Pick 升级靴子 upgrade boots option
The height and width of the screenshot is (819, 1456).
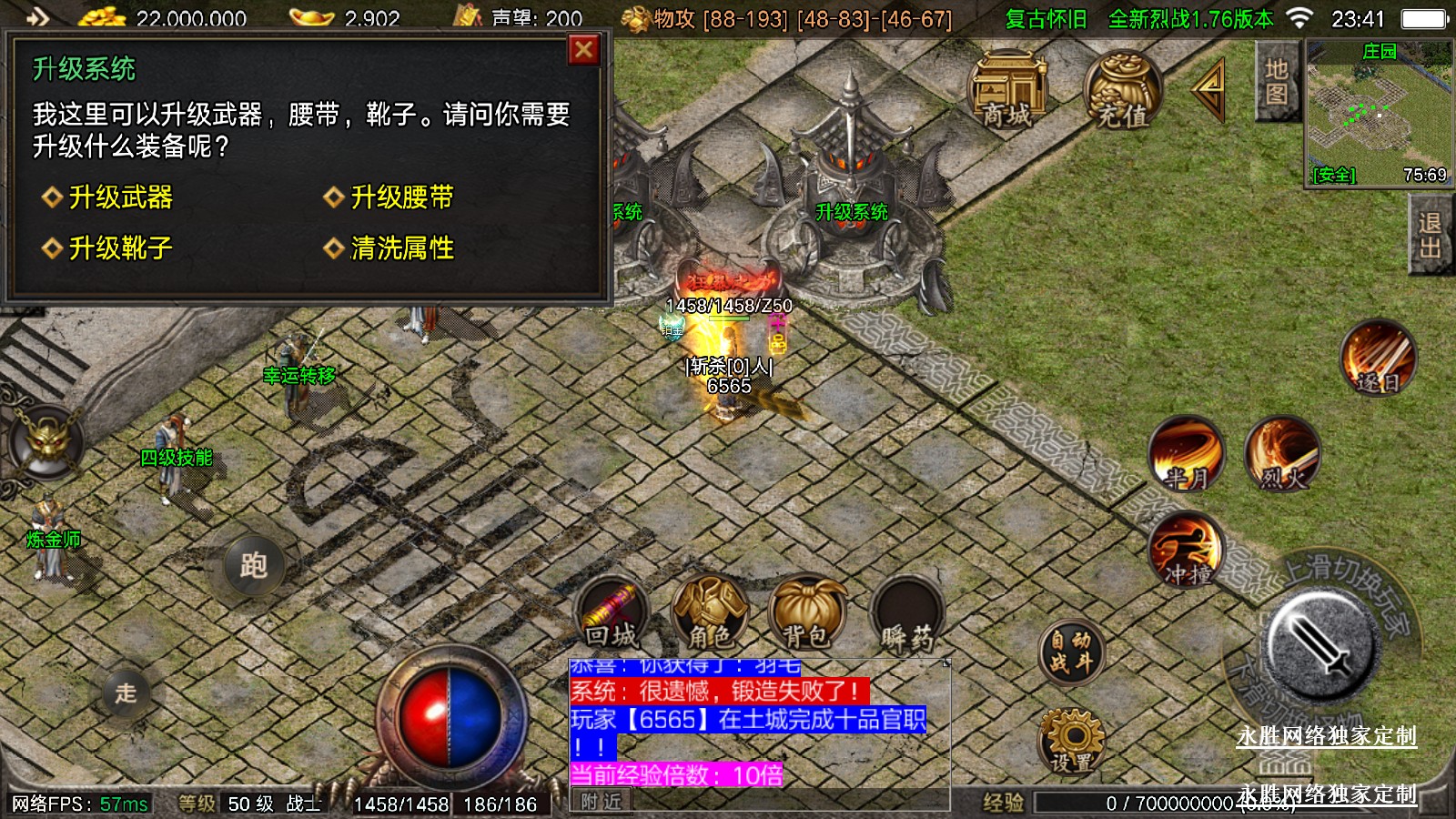(120, 248)
